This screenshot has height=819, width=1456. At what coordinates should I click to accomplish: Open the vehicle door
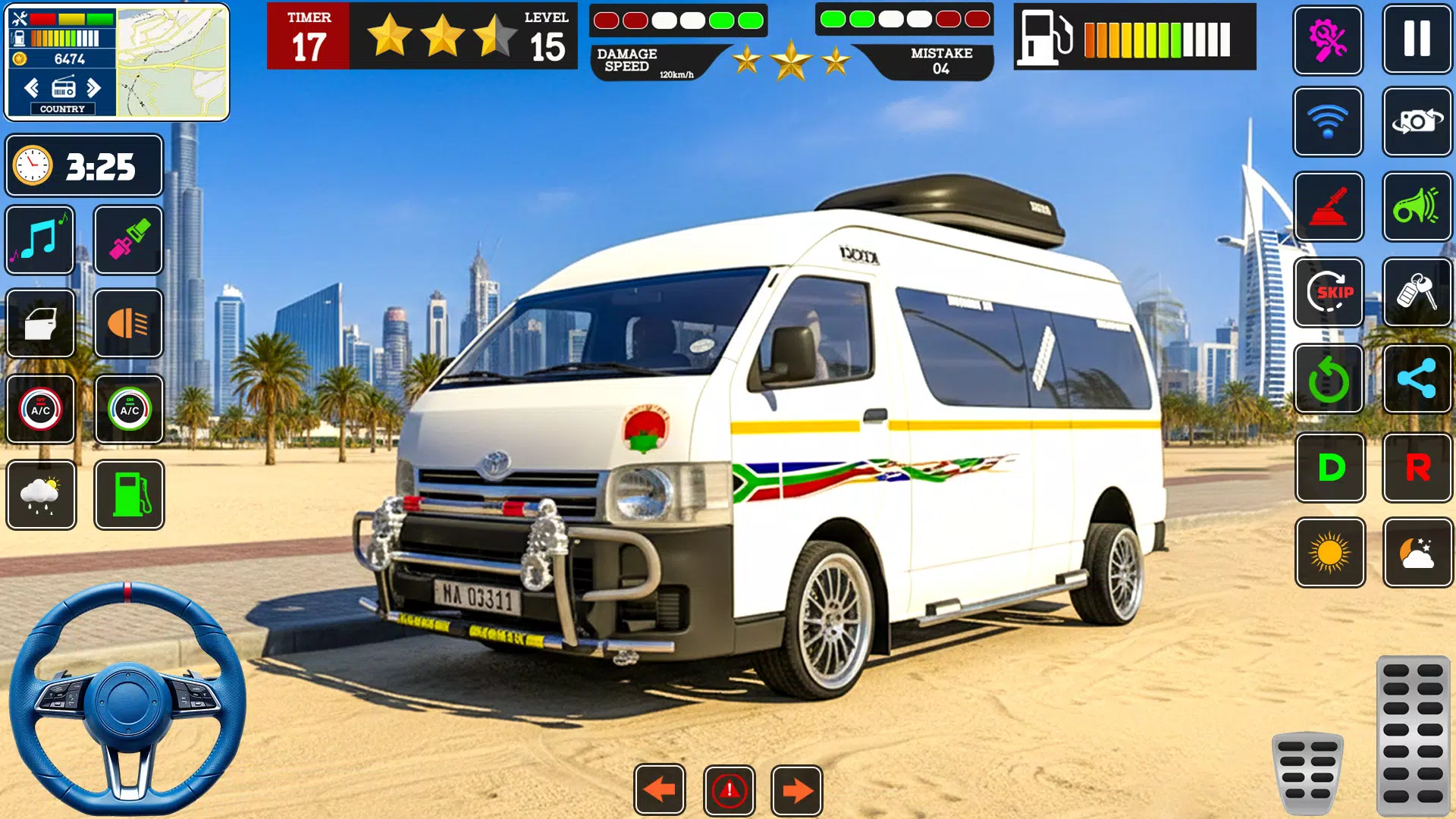click(x=40, y=324)
